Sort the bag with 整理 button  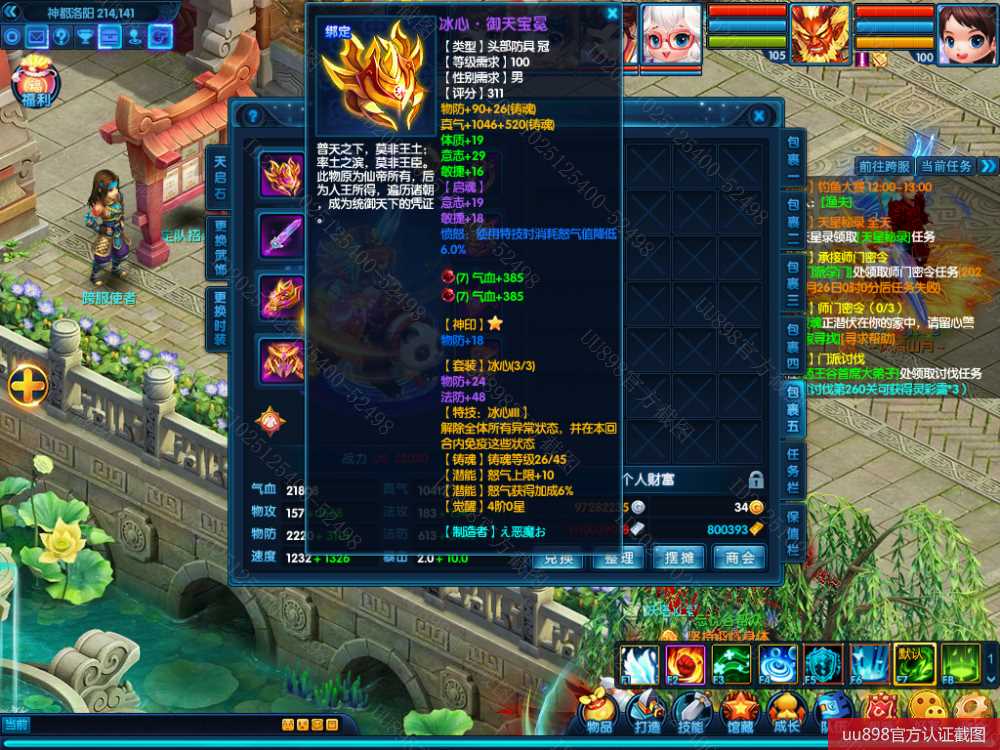coord(618,558)
